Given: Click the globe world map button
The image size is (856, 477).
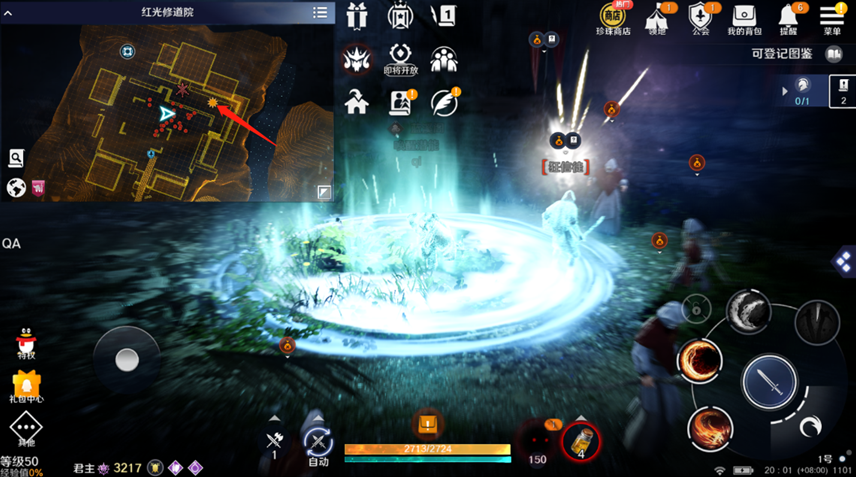Looking at the screenshot, I should point(16,187).
